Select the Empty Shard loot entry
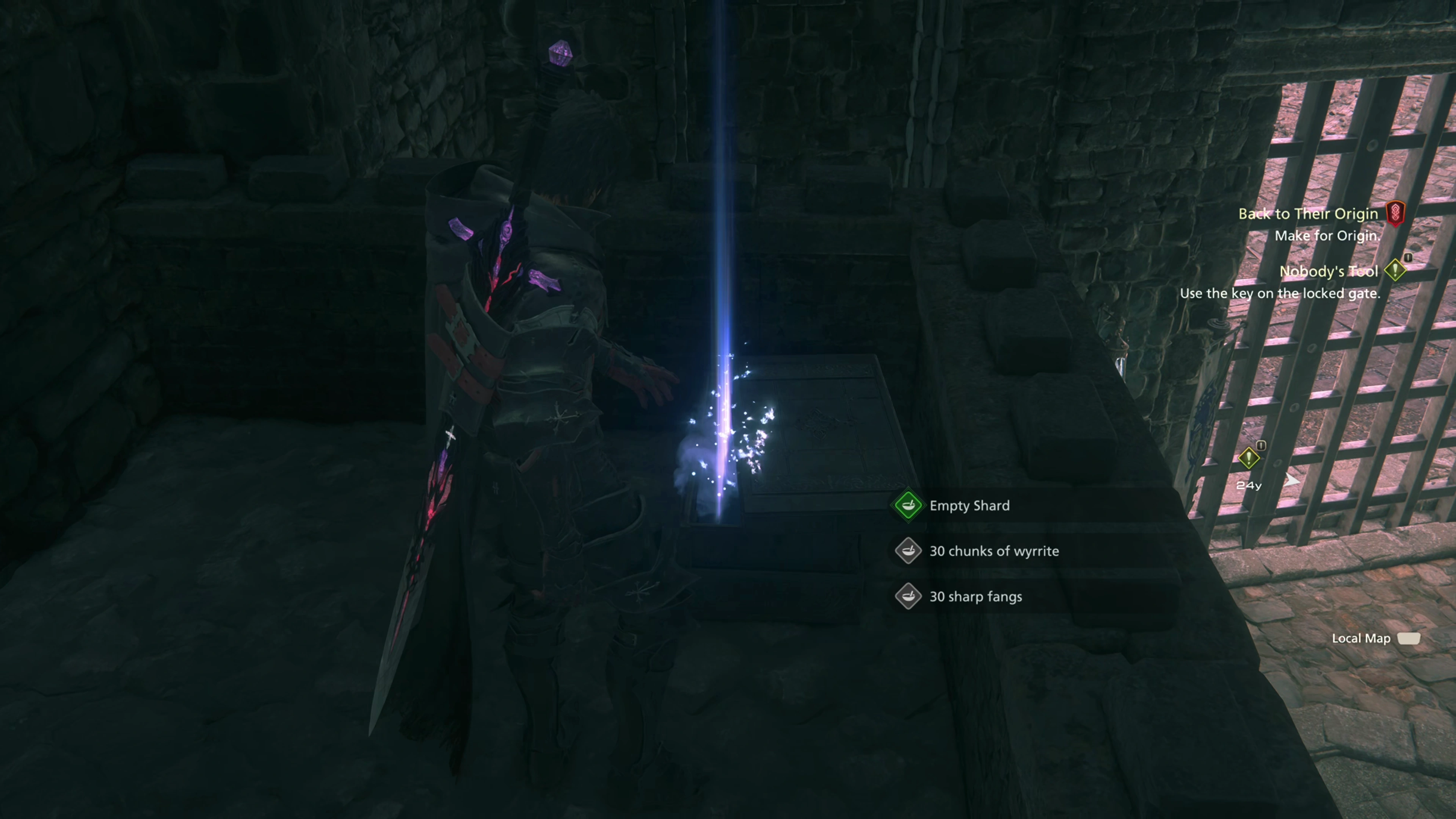The image size is (1456, 819). (969, 505)
